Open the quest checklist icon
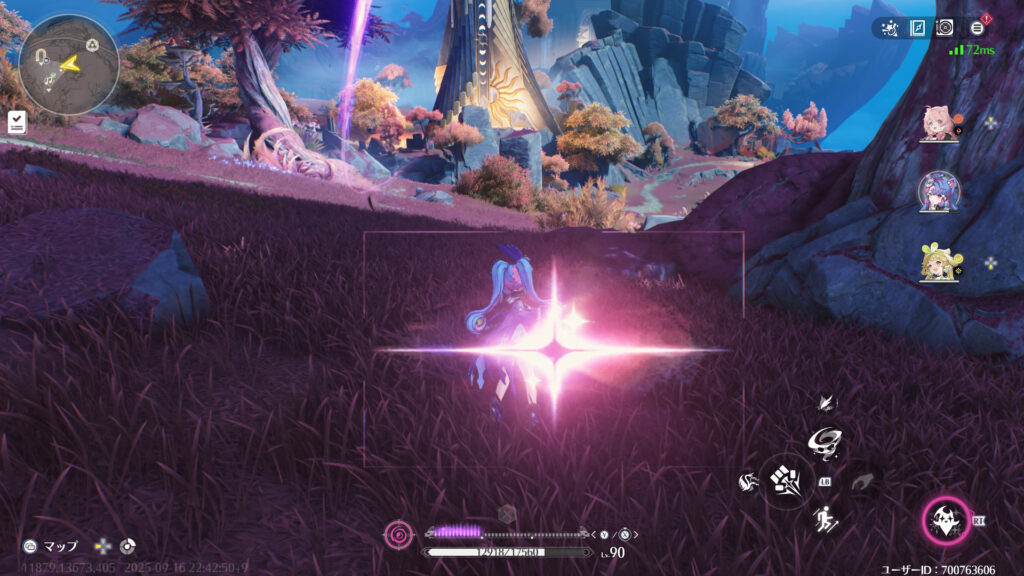Image resolution: width=1024 pixels, height=576 pixels. [17, 122]
